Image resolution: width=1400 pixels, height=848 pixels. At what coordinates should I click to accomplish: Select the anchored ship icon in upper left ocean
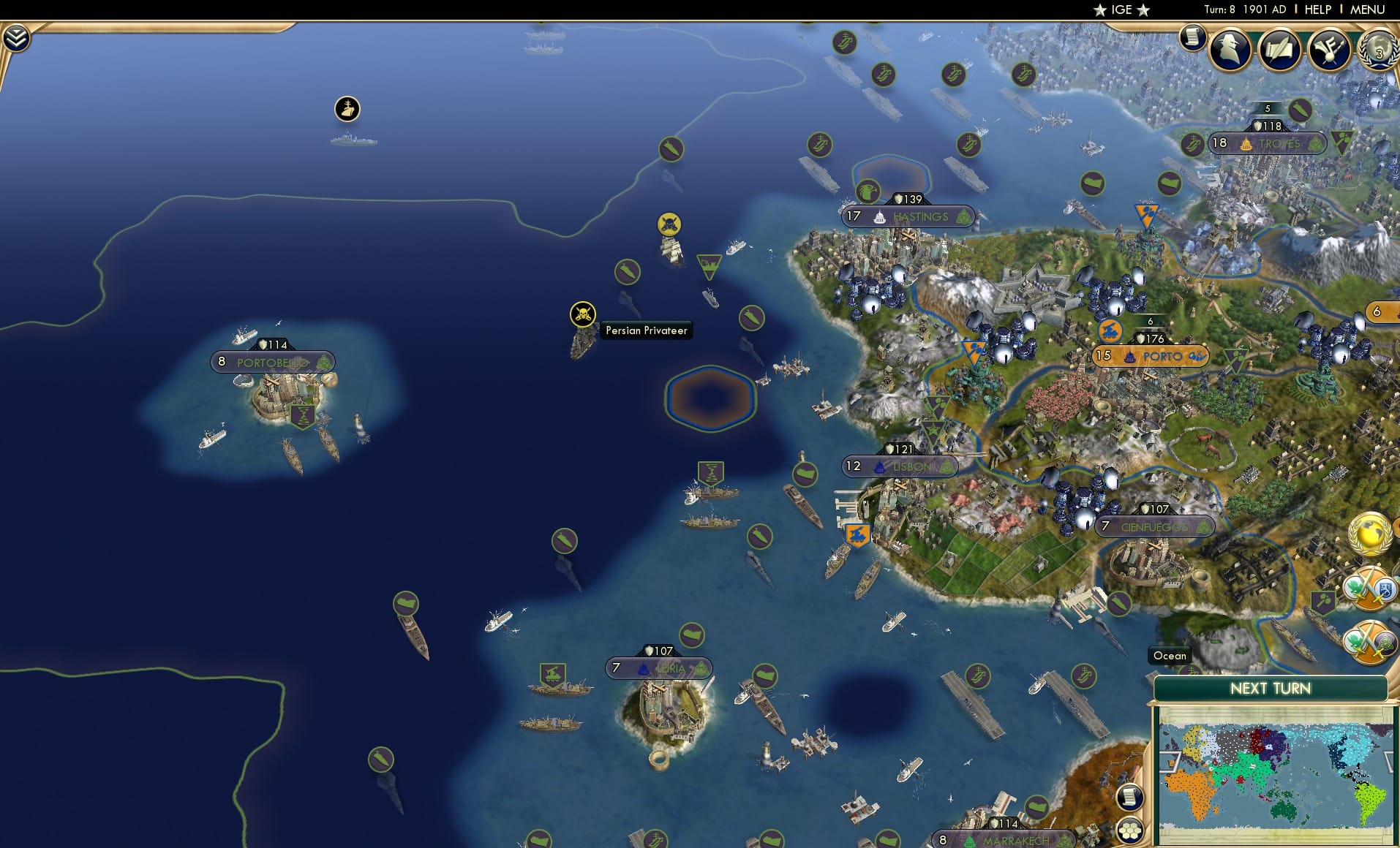click(x=348, y=108)
